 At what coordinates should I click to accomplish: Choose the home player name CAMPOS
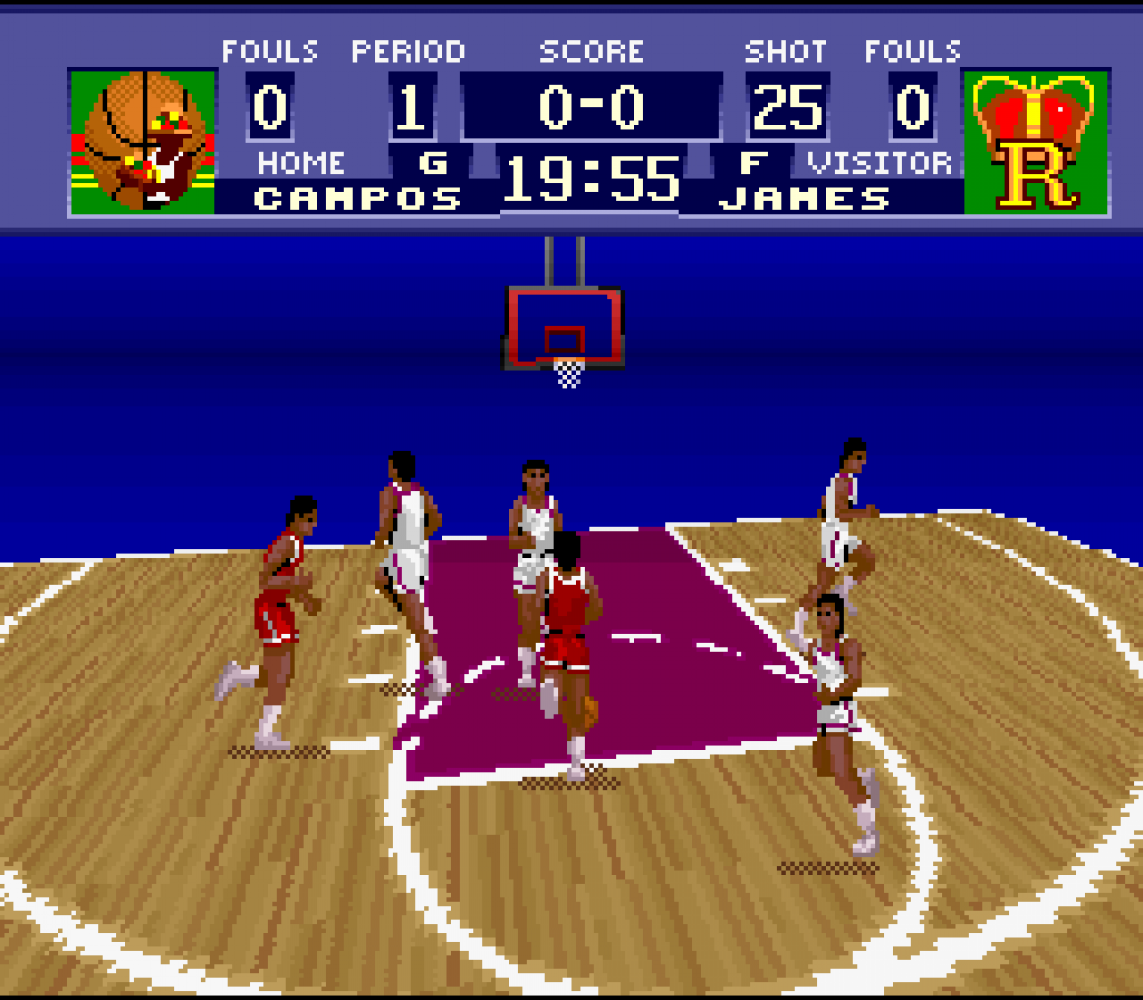(x=358, y=198)
